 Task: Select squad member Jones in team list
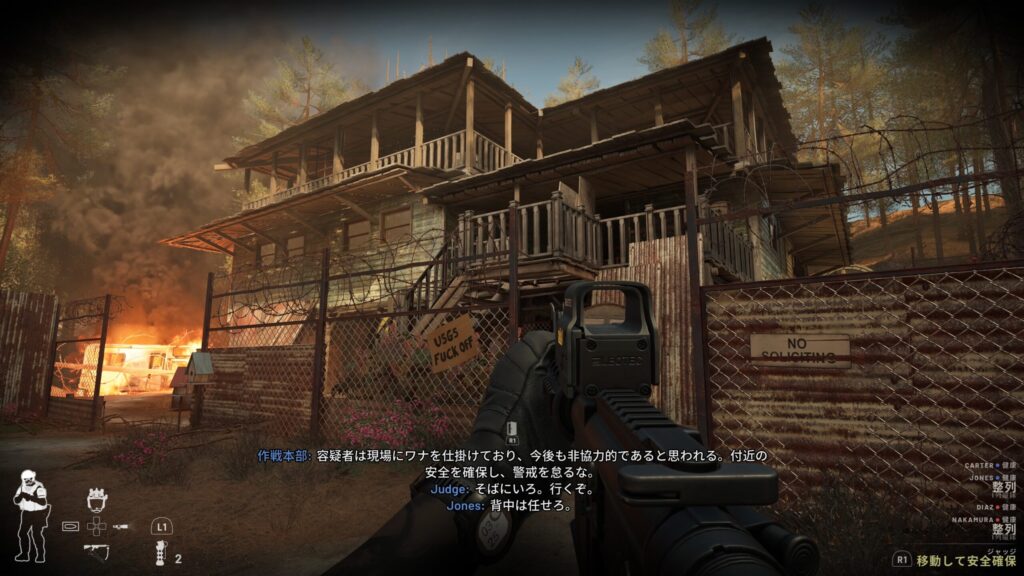click(986, 479)
